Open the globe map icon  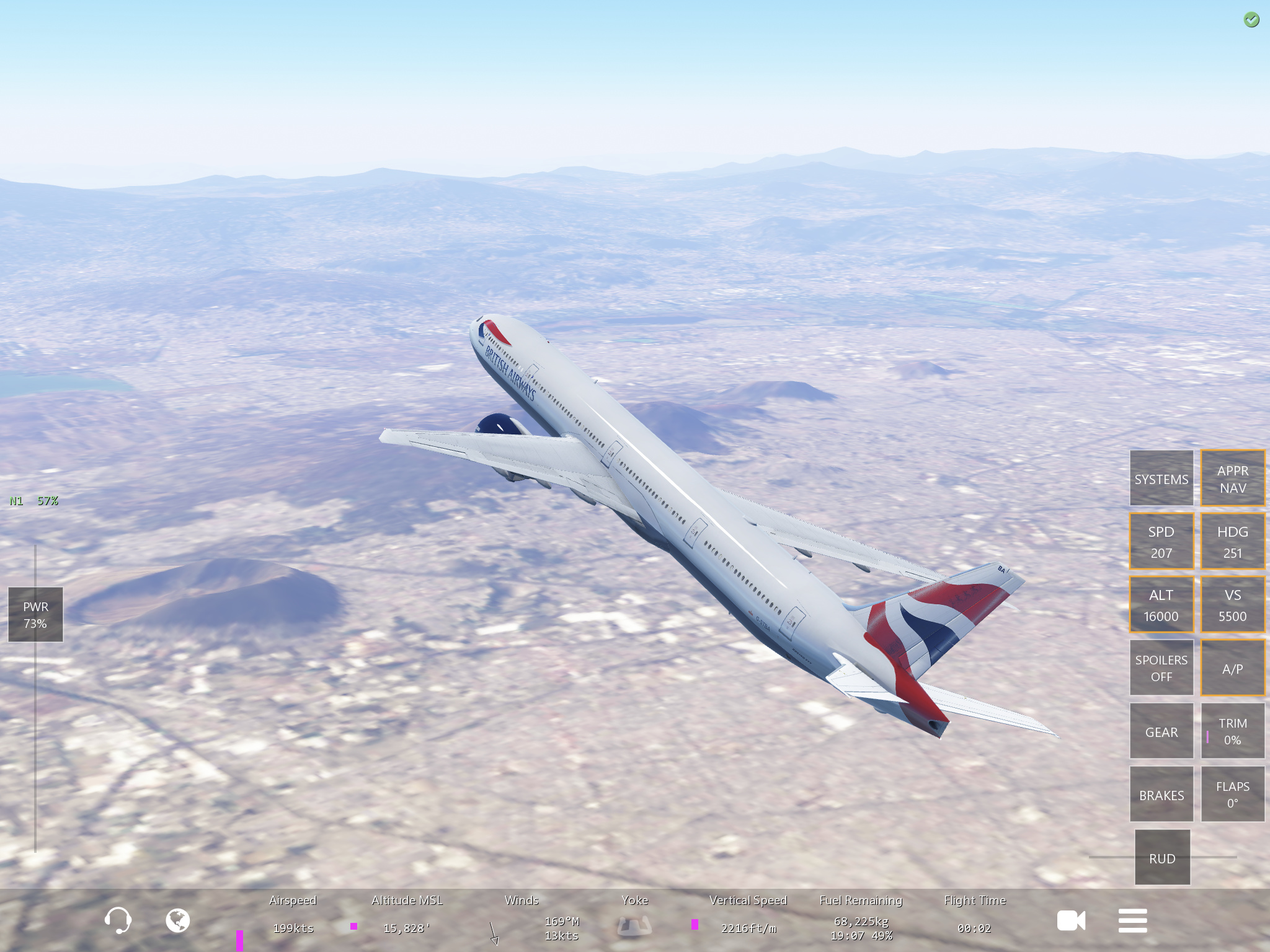pos(177,920)
